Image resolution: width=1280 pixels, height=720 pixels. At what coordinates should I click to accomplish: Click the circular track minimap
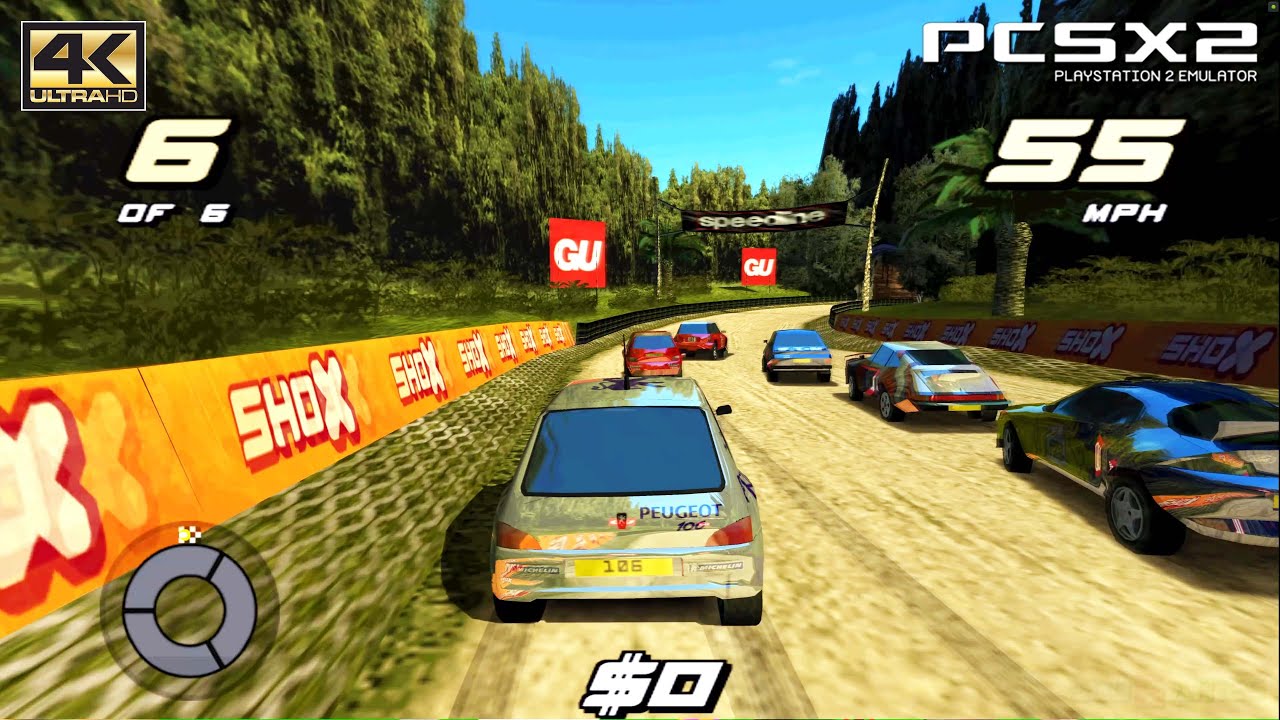[189, 609]
